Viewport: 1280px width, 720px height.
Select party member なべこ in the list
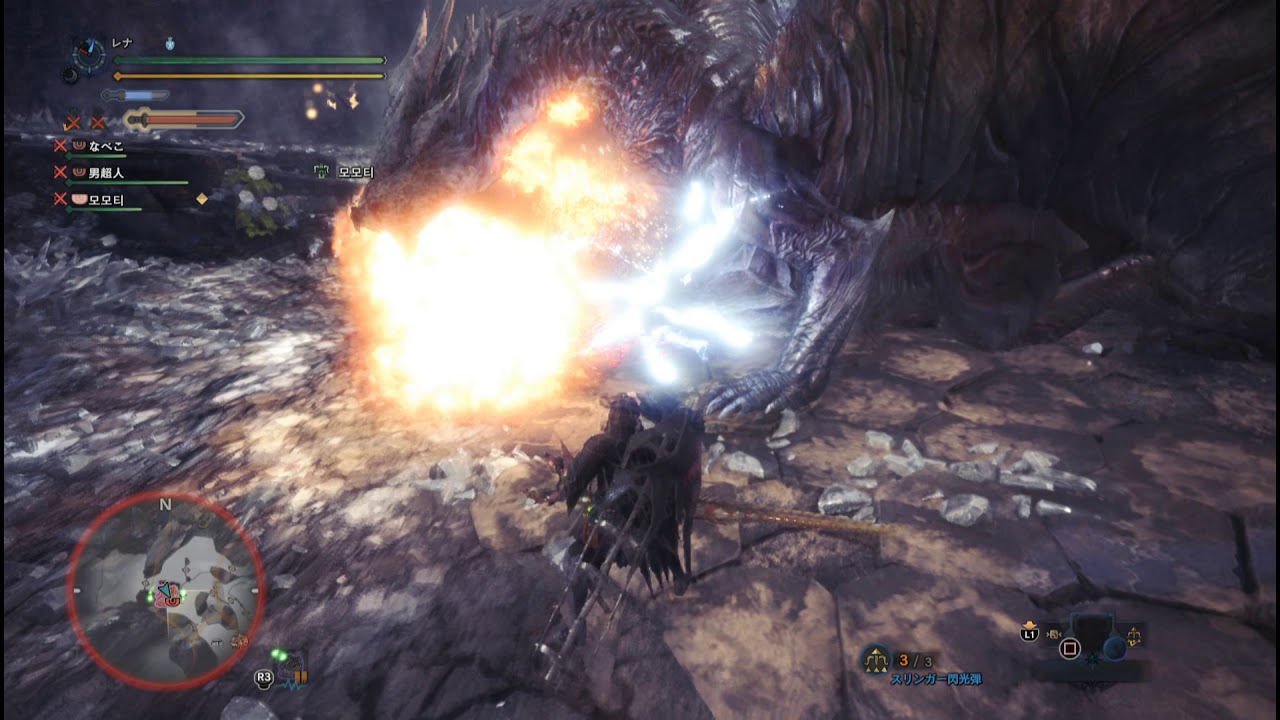tap(105, 146)
